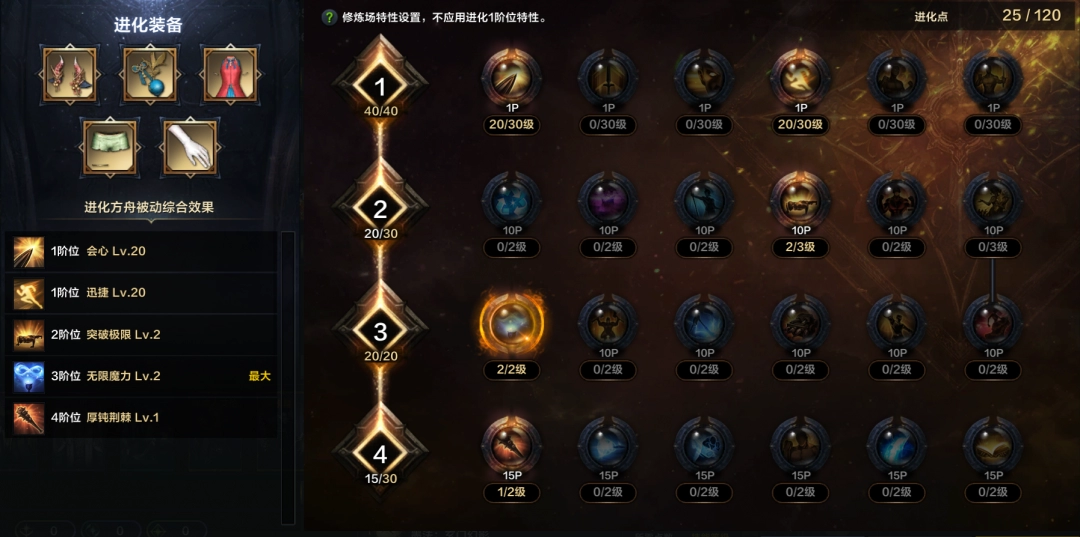Pick the purple node in tier 2
Image resolution: width=1080 pixels, height=537 pixels.
point(608,201)
